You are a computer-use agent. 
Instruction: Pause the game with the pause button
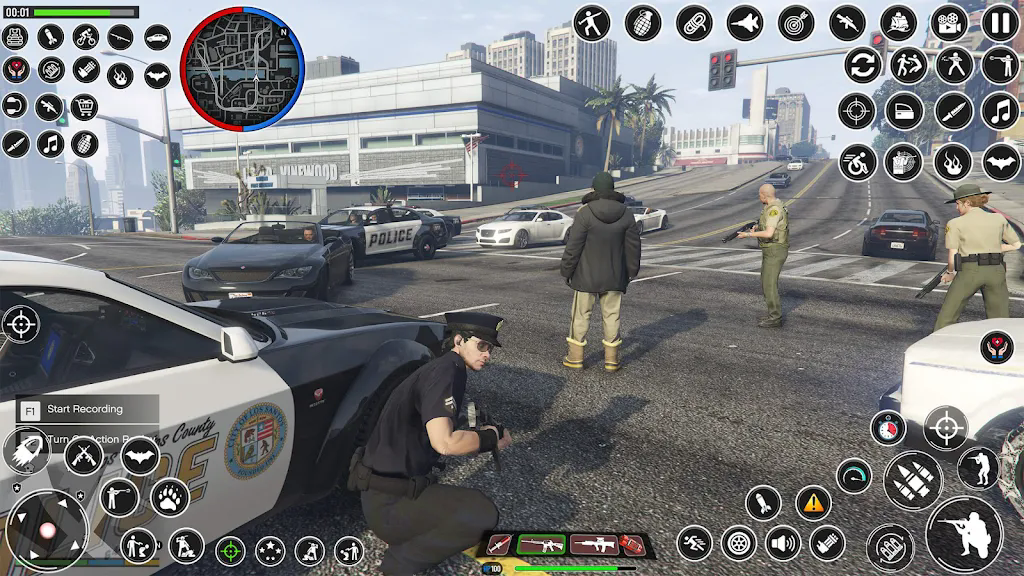1001,22
